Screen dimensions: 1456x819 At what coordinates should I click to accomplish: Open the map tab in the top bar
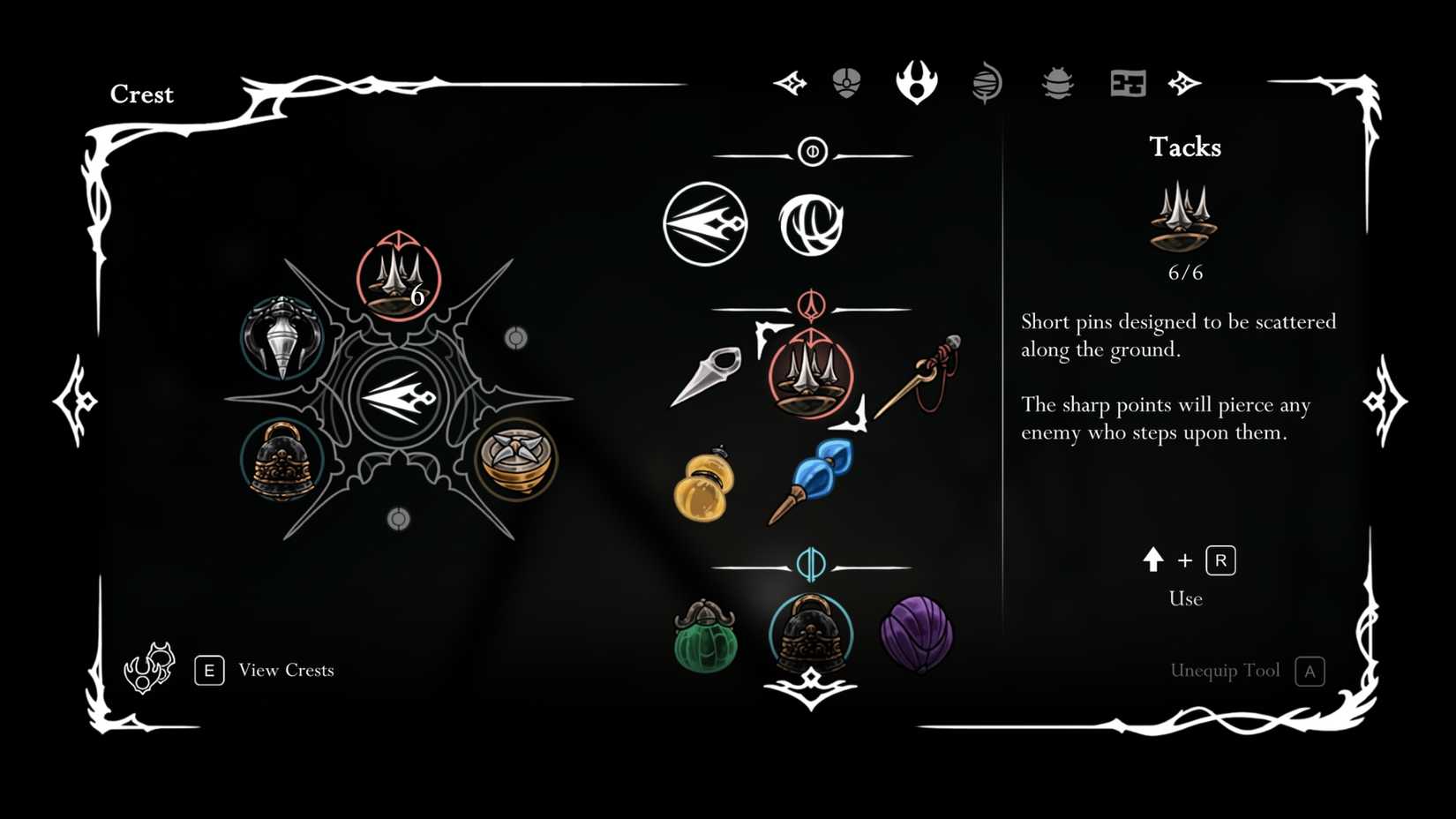coord(1127,82)
